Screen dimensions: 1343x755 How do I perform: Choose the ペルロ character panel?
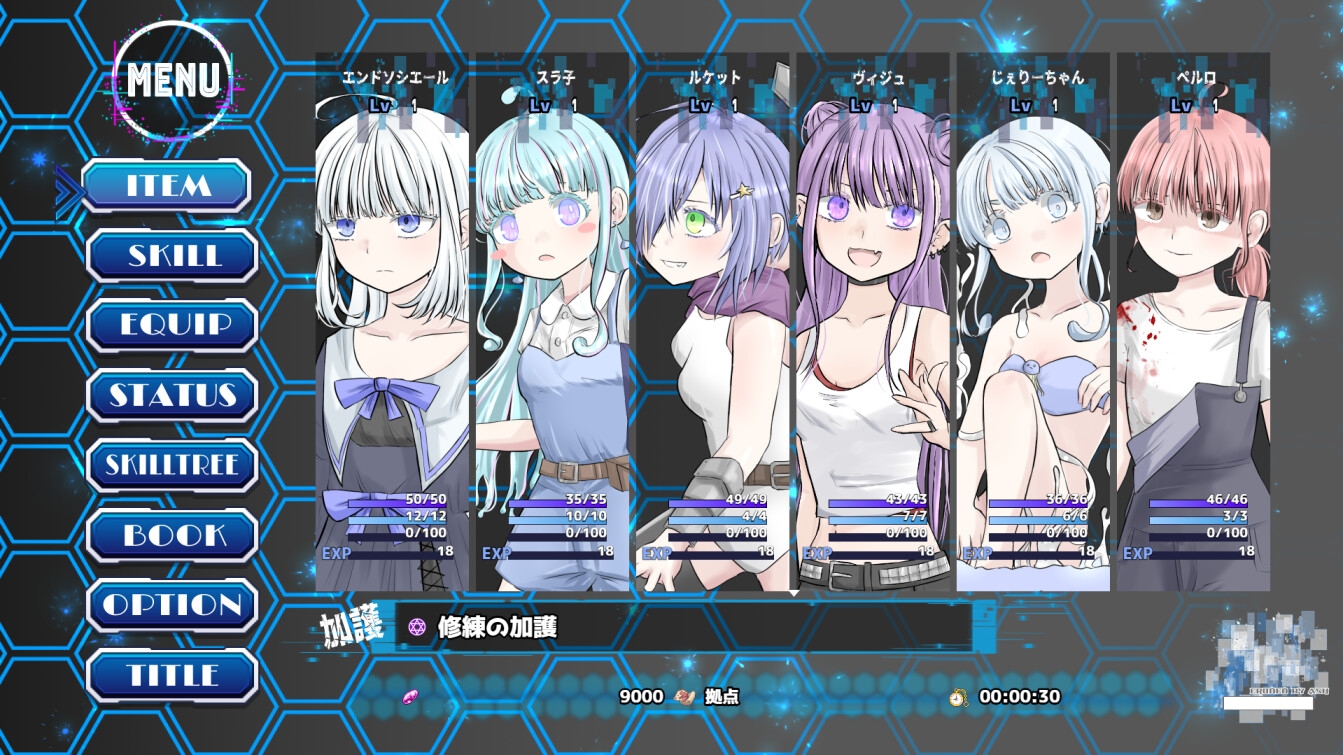pos(1193,320)
